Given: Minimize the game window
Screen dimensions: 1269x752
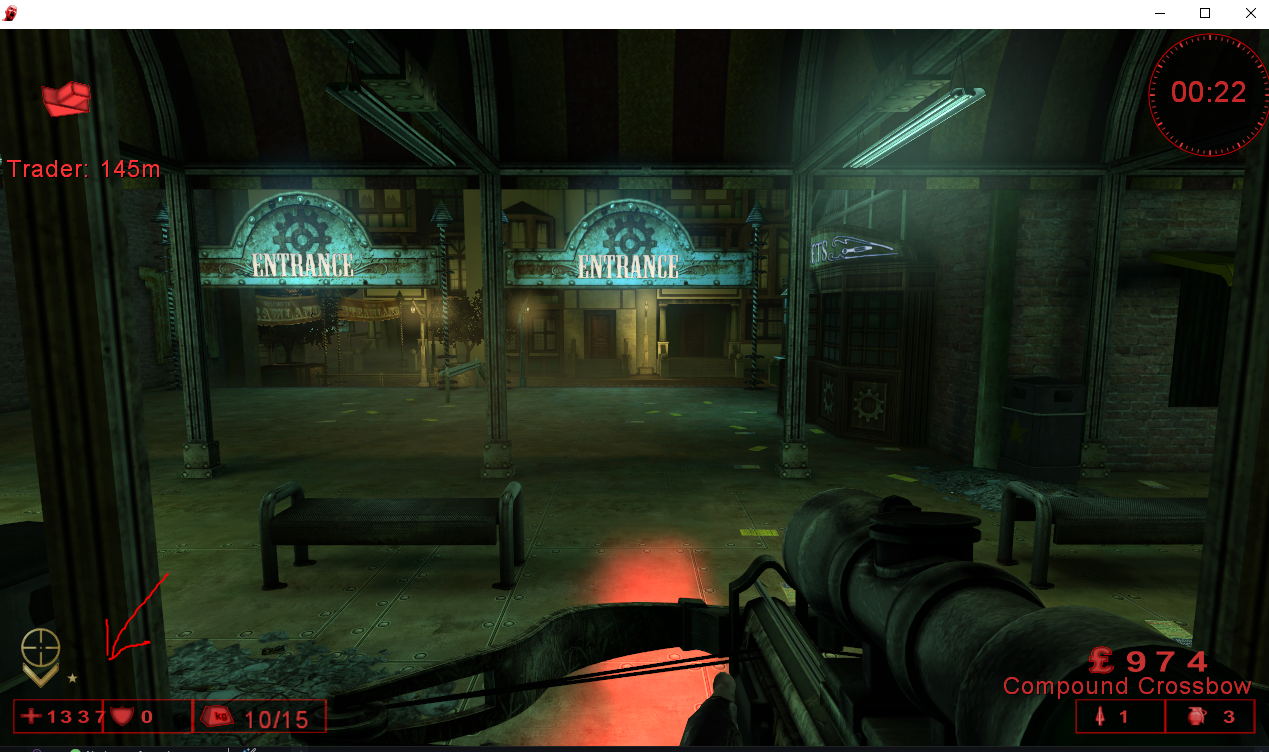Looking at the screenshot, I should point(1160,14).
